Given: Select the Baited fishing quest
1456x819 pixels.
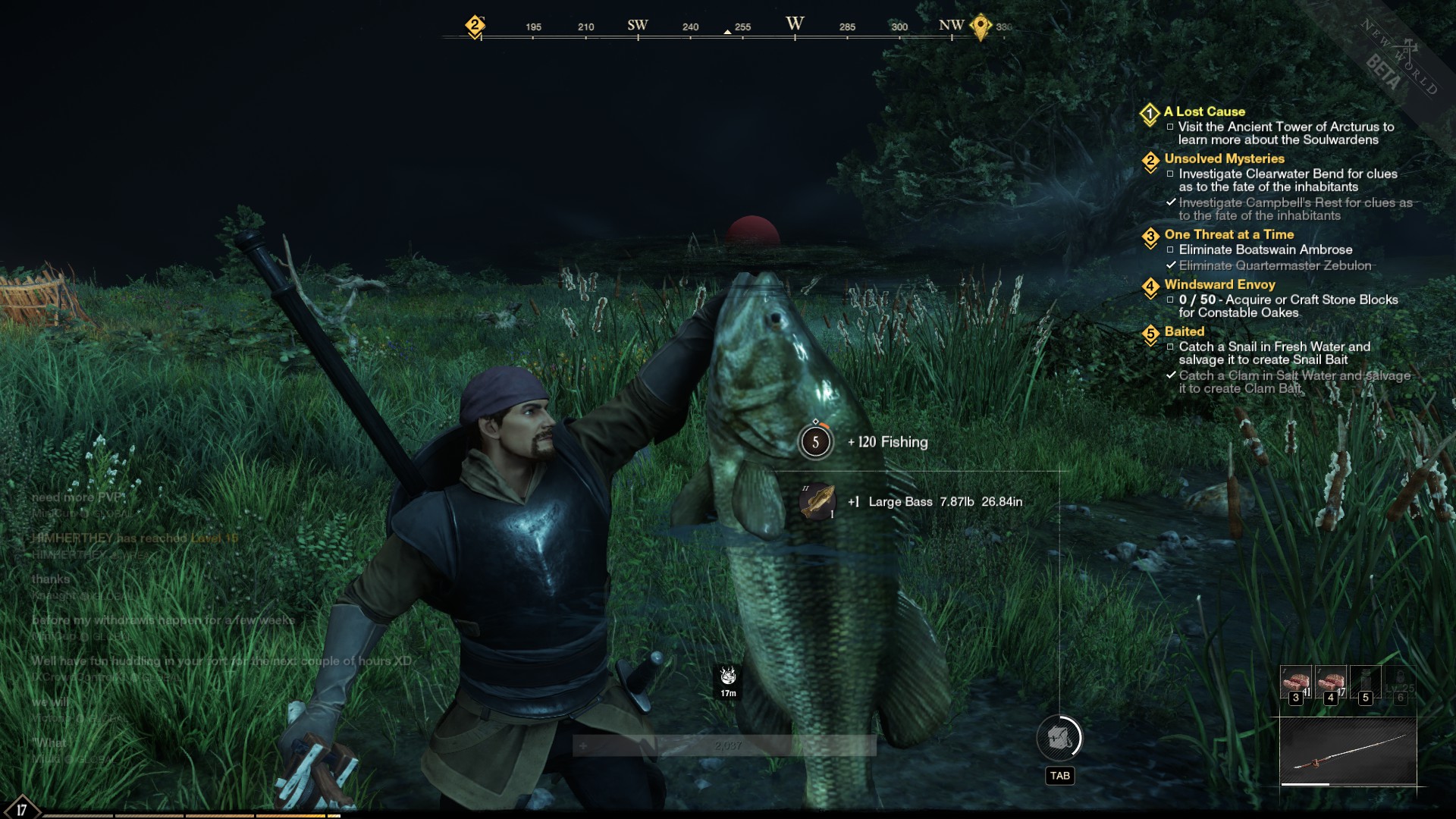Looking at the screenshot, I should point(1184,331).
